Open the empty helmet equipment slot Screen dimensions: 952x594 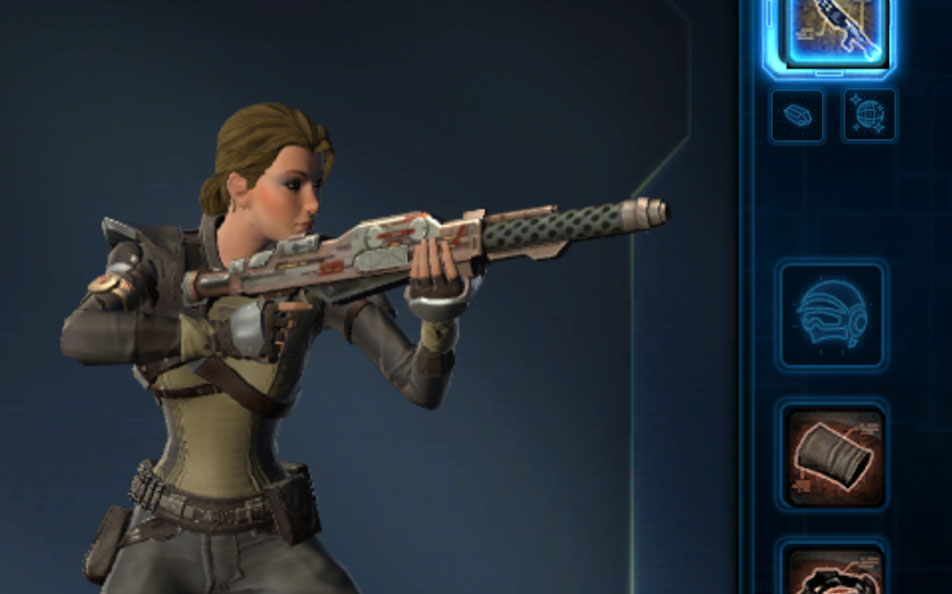click(832, 315)
